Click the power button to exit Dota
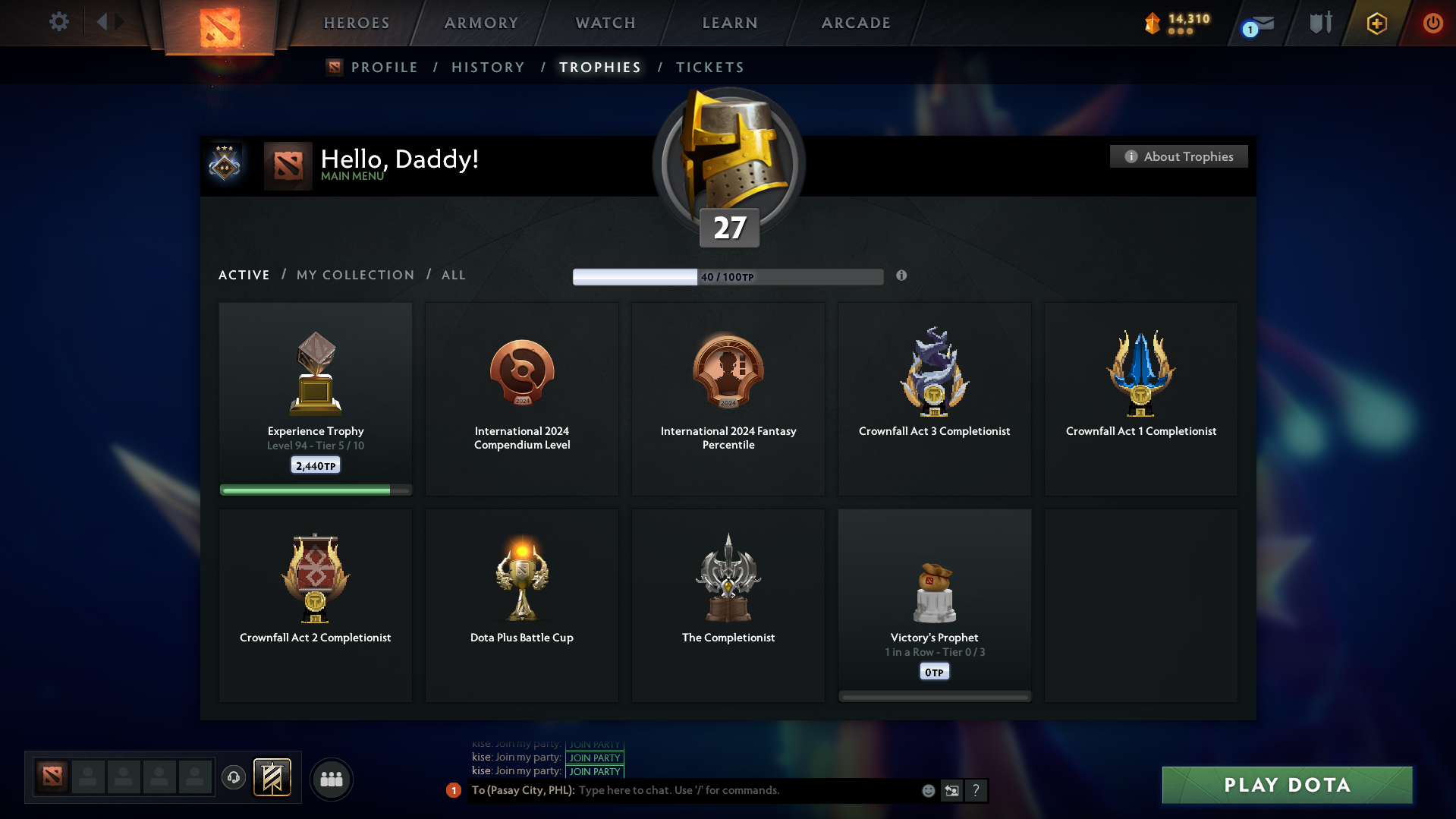Screen dimensions: 1456x819 click(1432, 23)
